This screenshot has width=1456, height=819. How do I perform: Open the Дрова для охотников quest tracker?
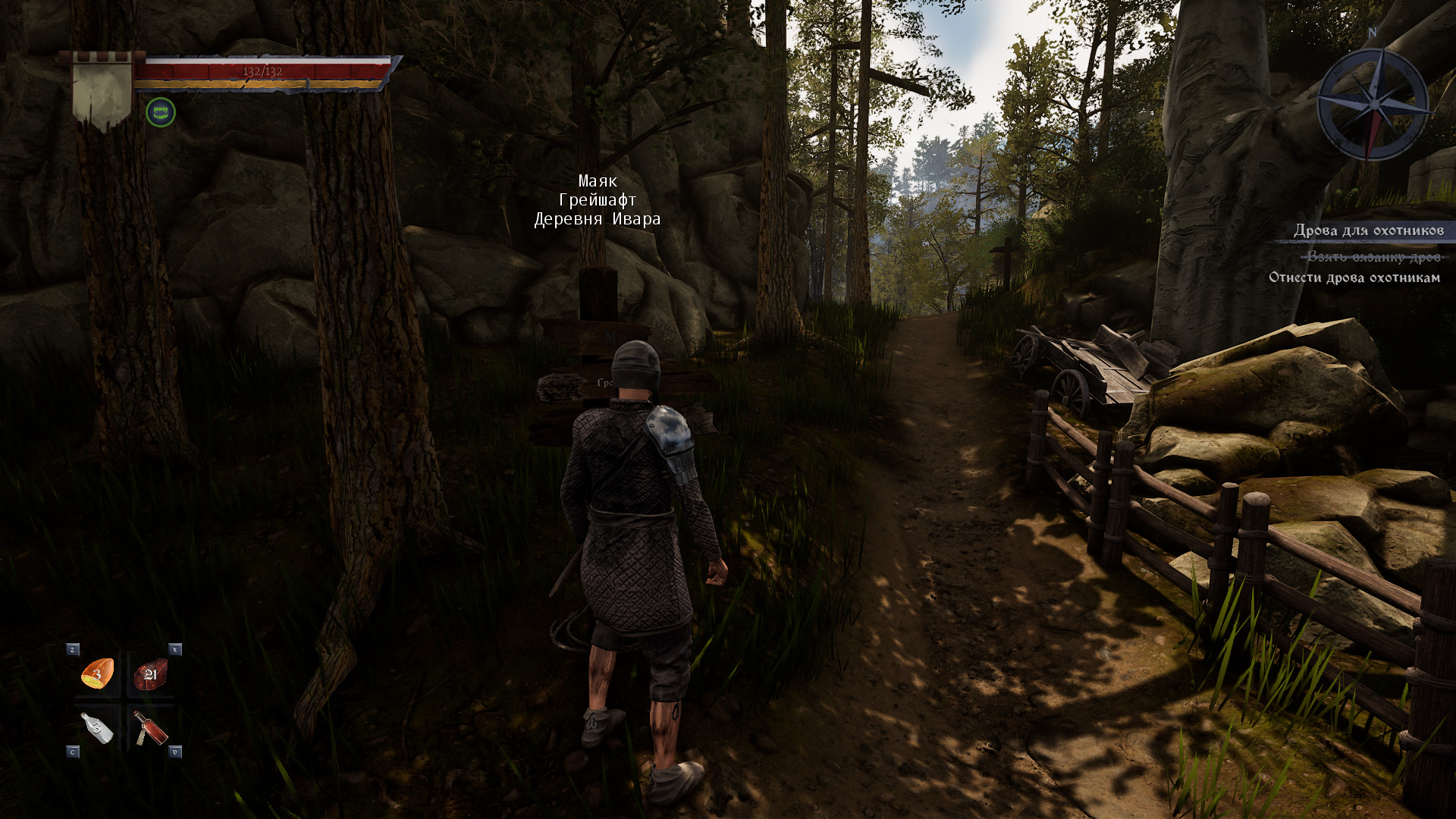(x=1368, y=231)
